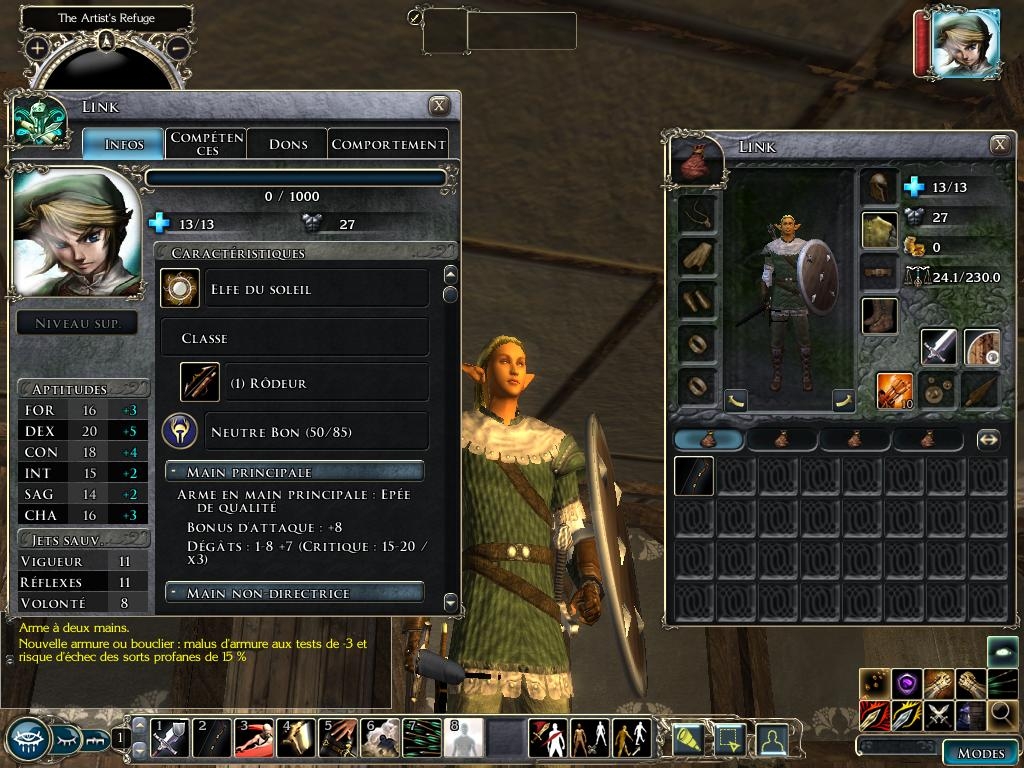Select Link's portrait in the party bar
The image size is (1024, 768).
pos(964,42)
